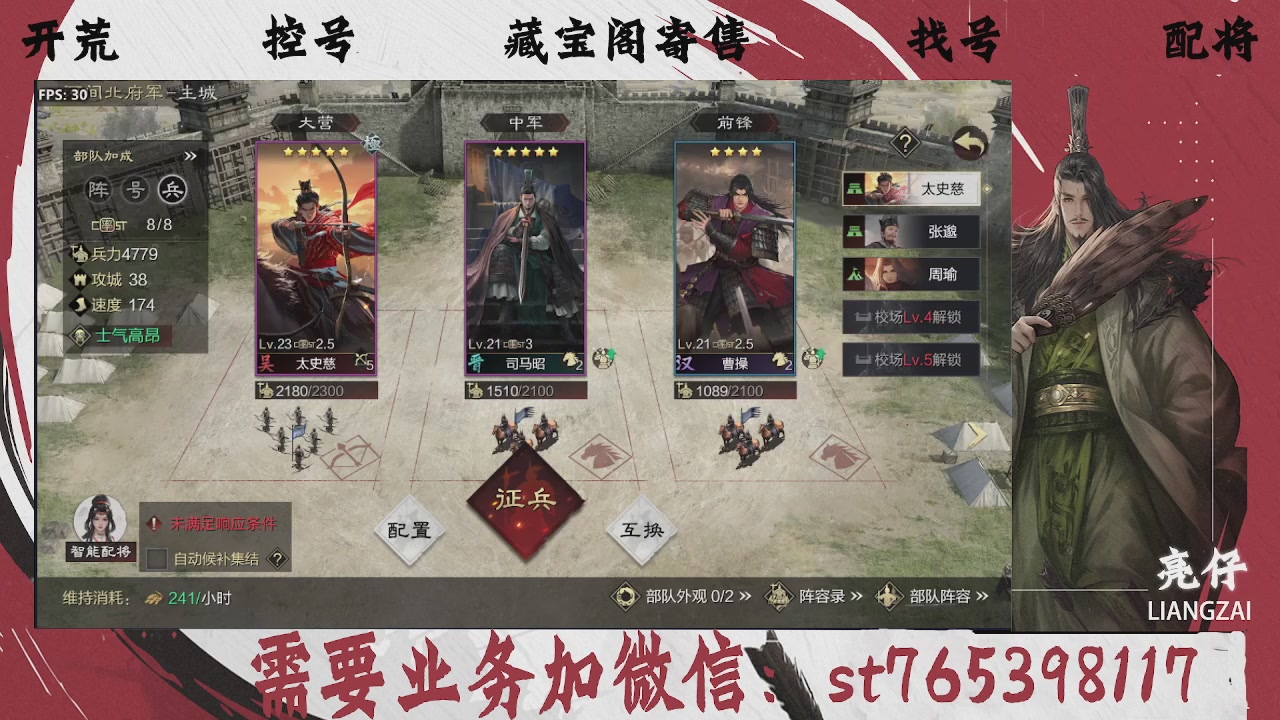Open the 藏宝阁寄售 menu item
This screenshot has width=1280, height=720.
click(624, 37)
